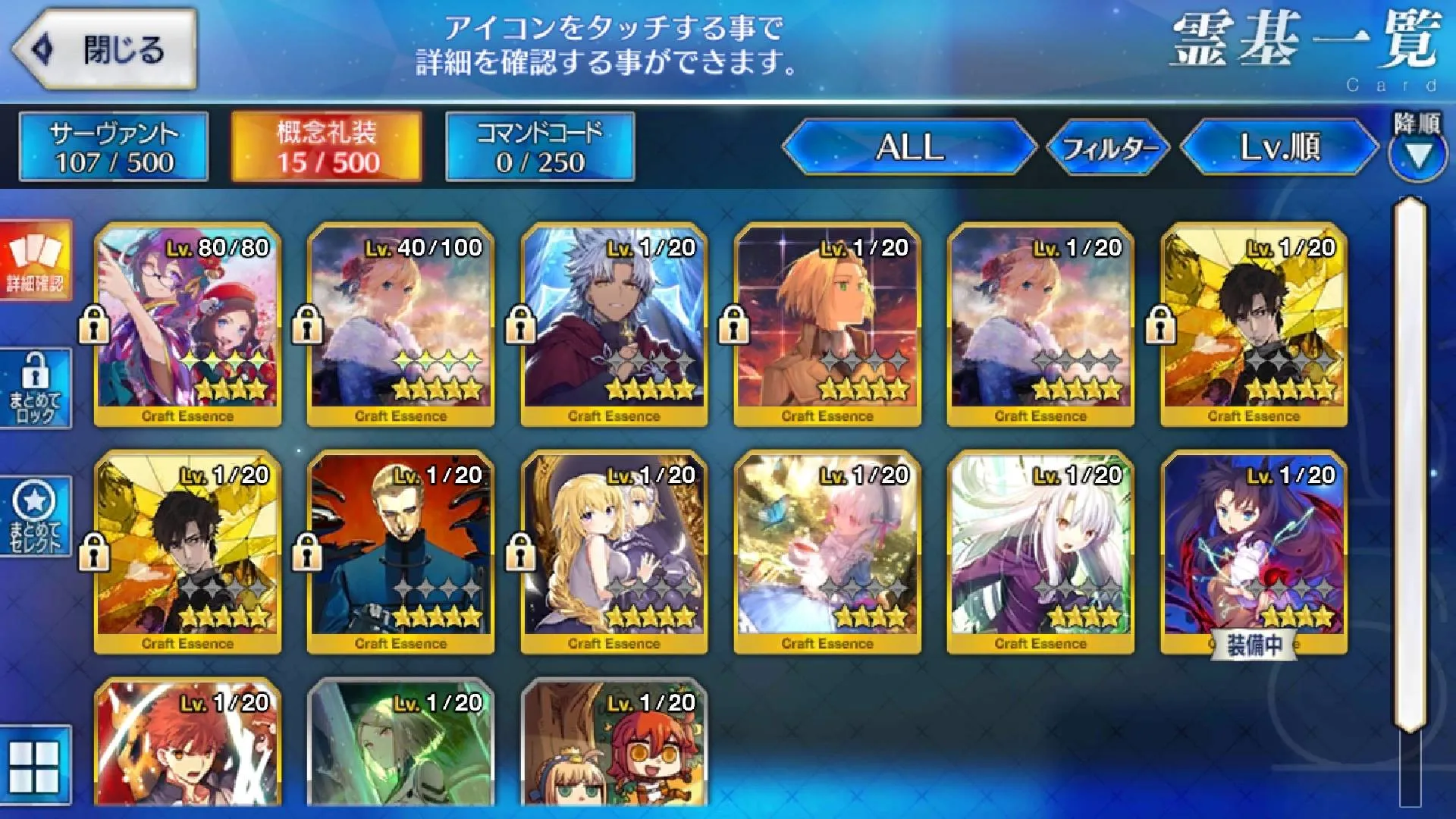1456x819 pixels.
Task: Choose the まとめてロック bulk lock button
Action: point(36,388)
